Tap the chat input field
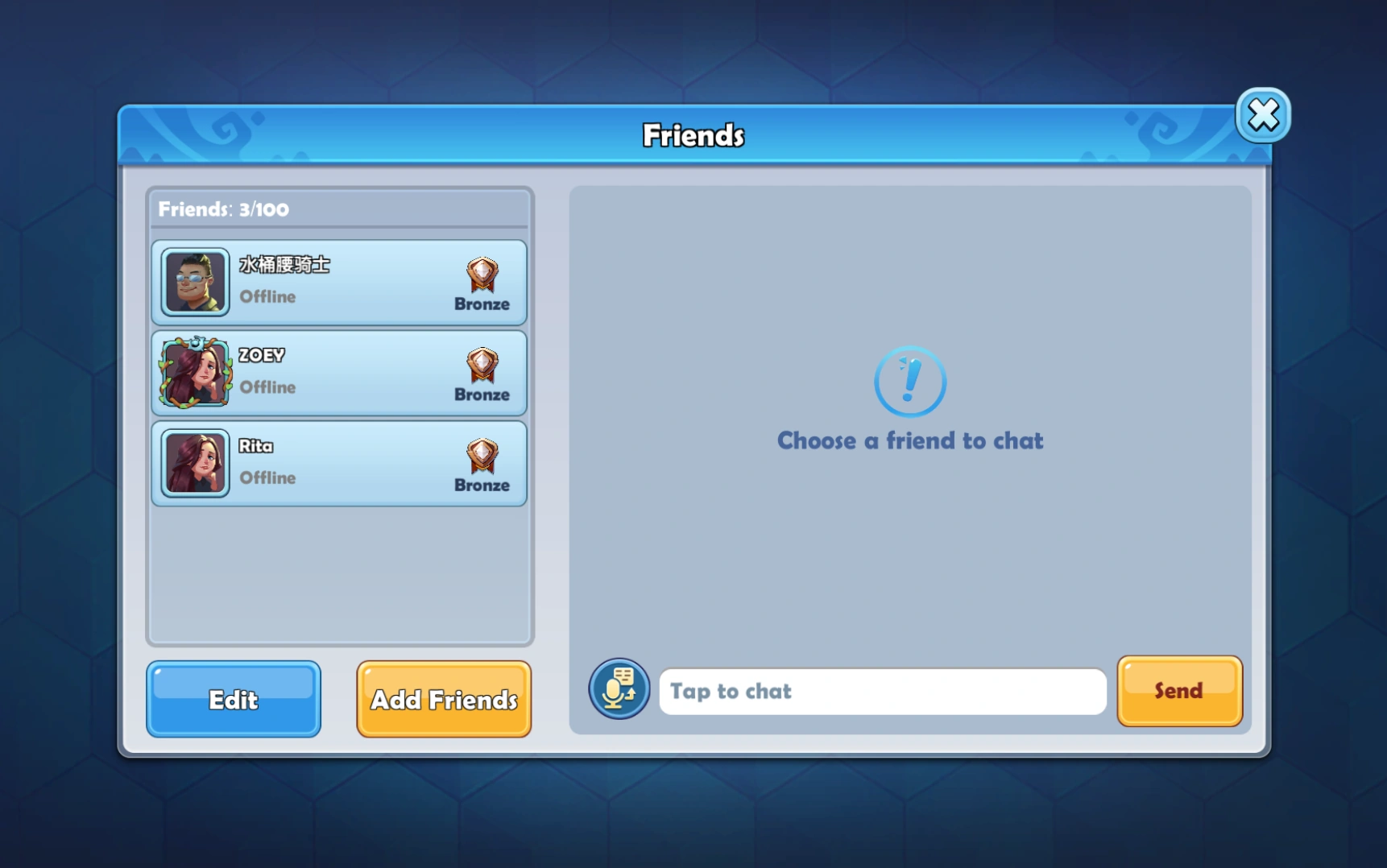1387x868 pixels. point(882,691)
